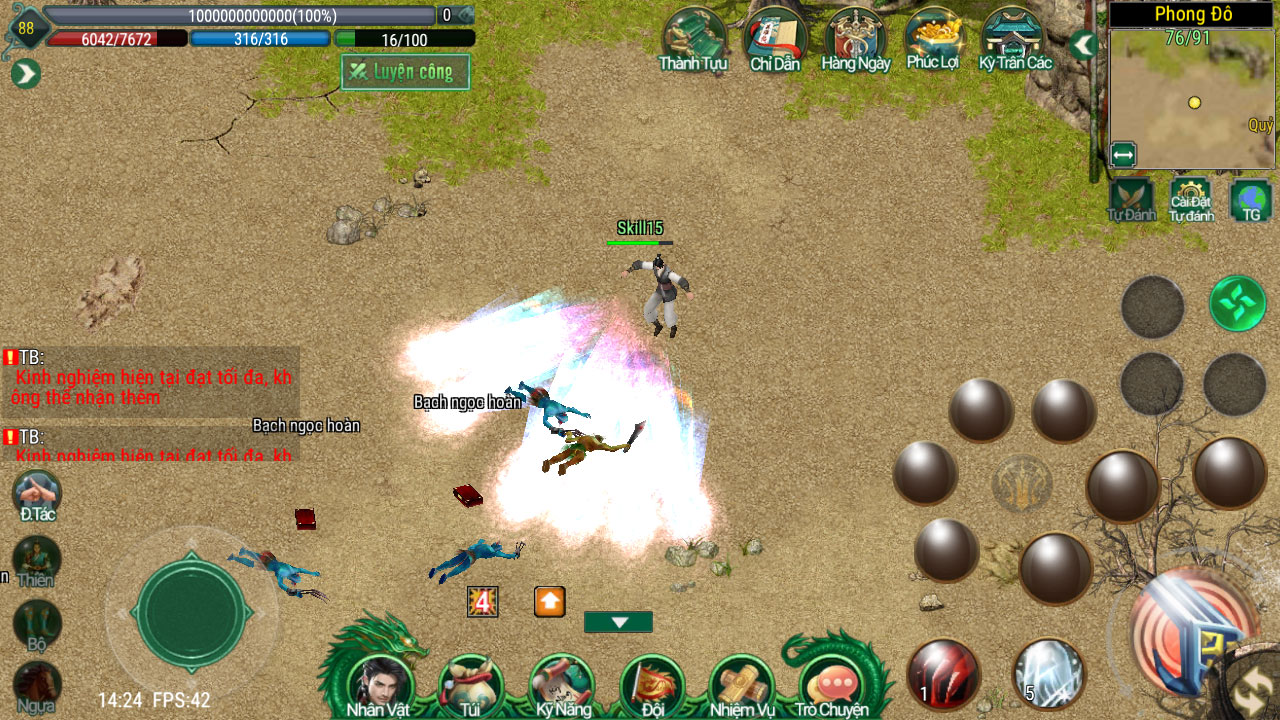Mount the horse with Ngựa button
The height and width of the screenshot is (720, 1280).
click(36, 687)
